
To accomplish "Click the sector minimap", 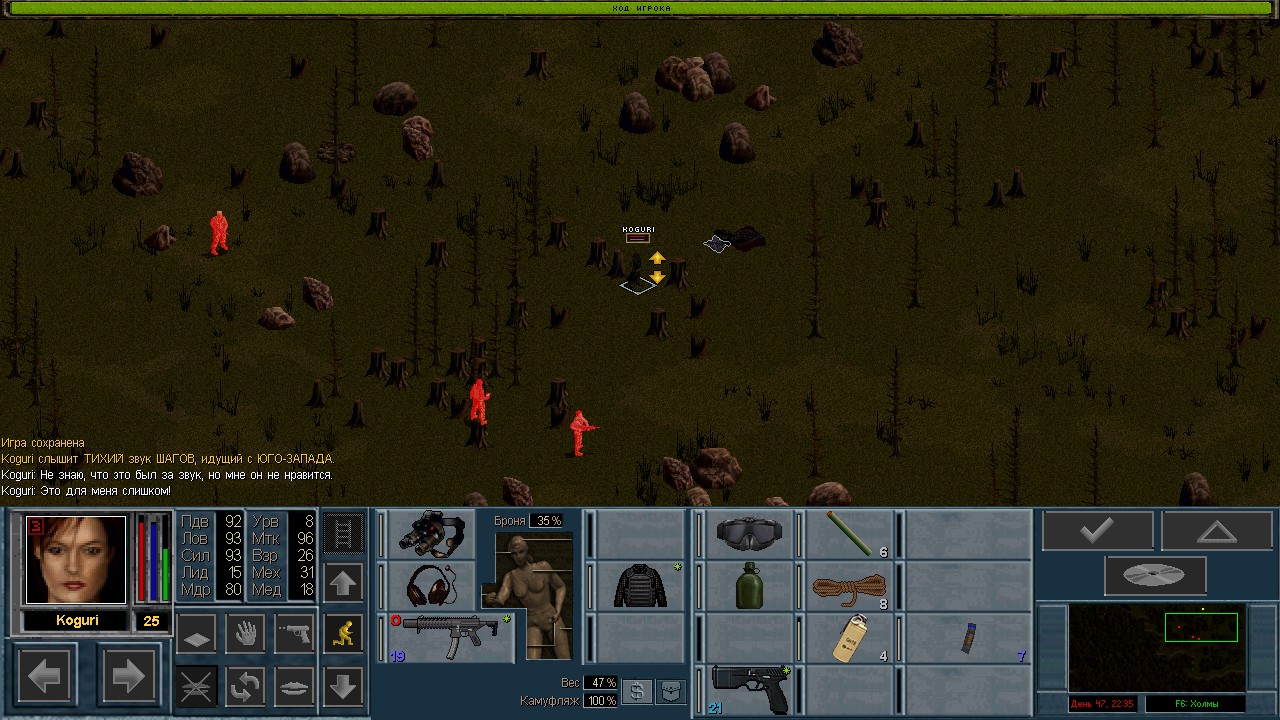I will (x=1156, y=648).
